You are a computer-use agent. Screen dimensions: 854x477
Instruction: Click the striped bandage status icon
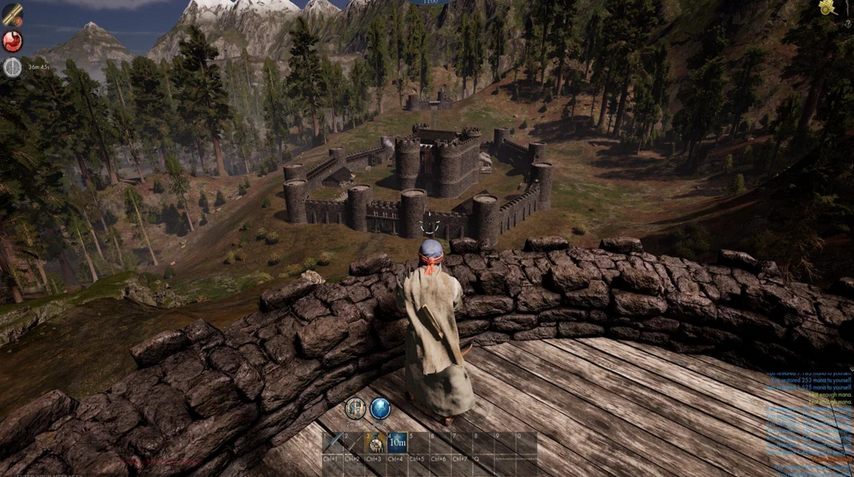click(13, 13)
